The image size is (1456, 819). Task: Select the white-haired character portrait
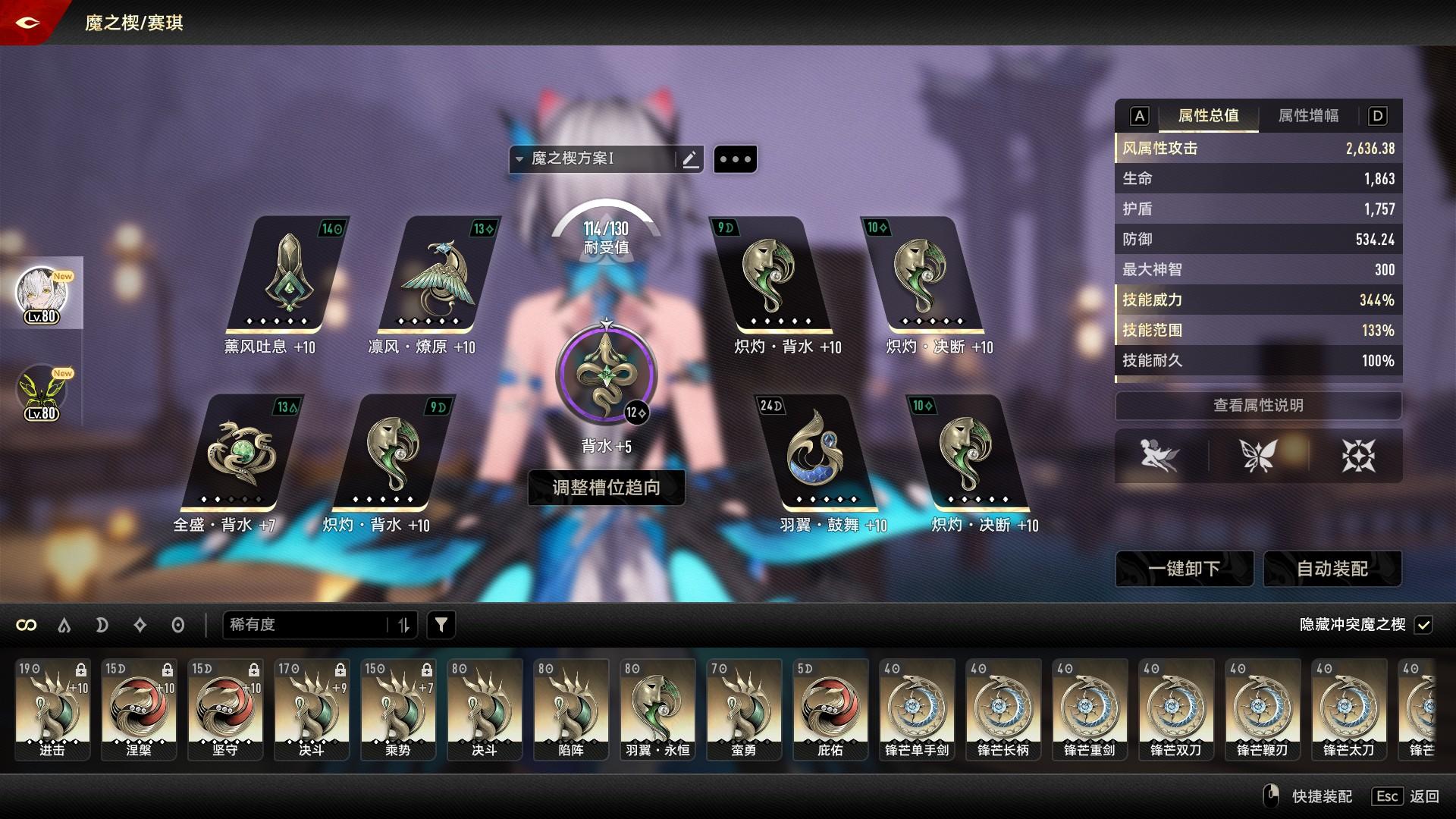(x=42, y=293)
